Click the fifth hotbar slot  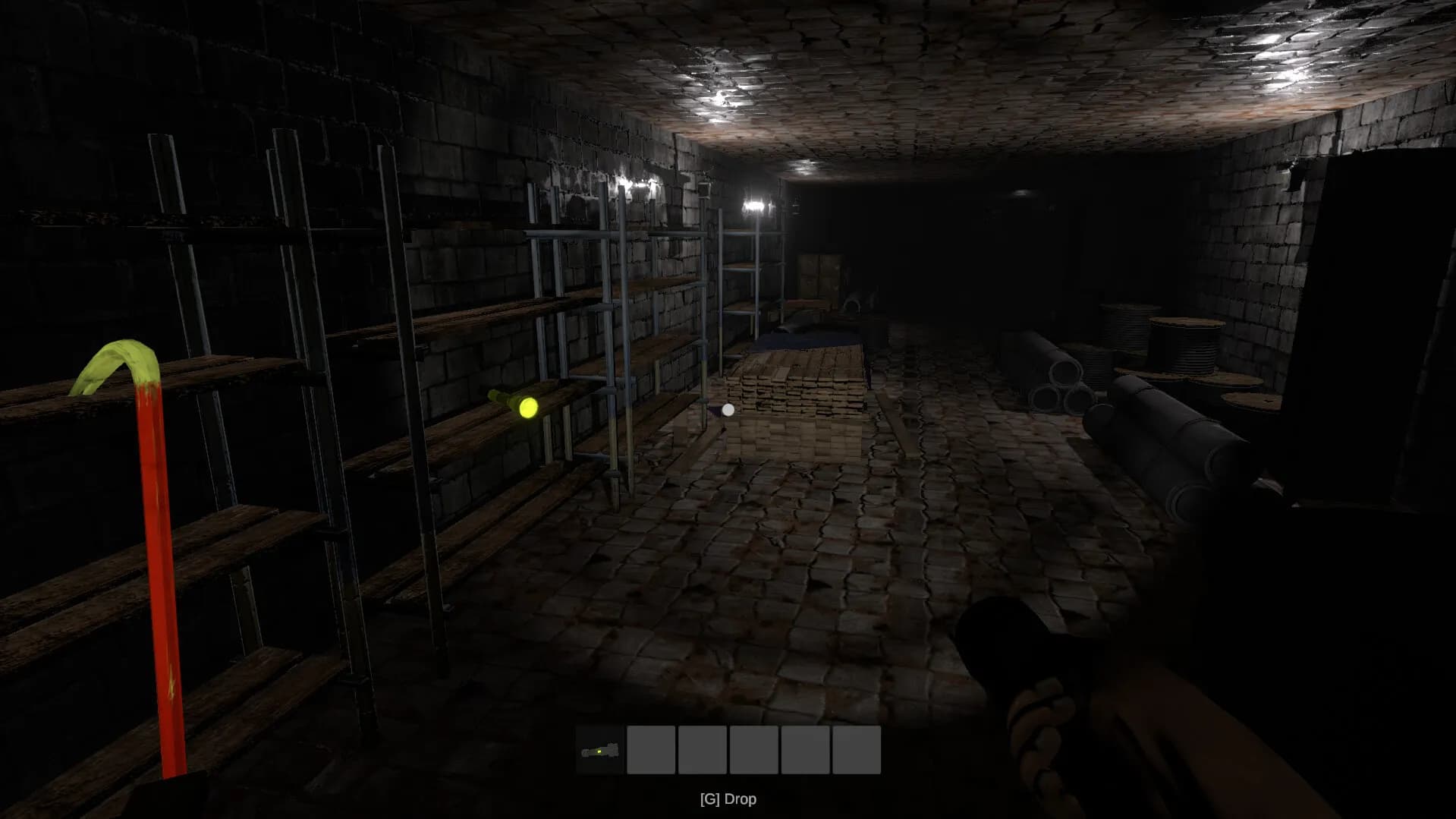pos(806,750)
